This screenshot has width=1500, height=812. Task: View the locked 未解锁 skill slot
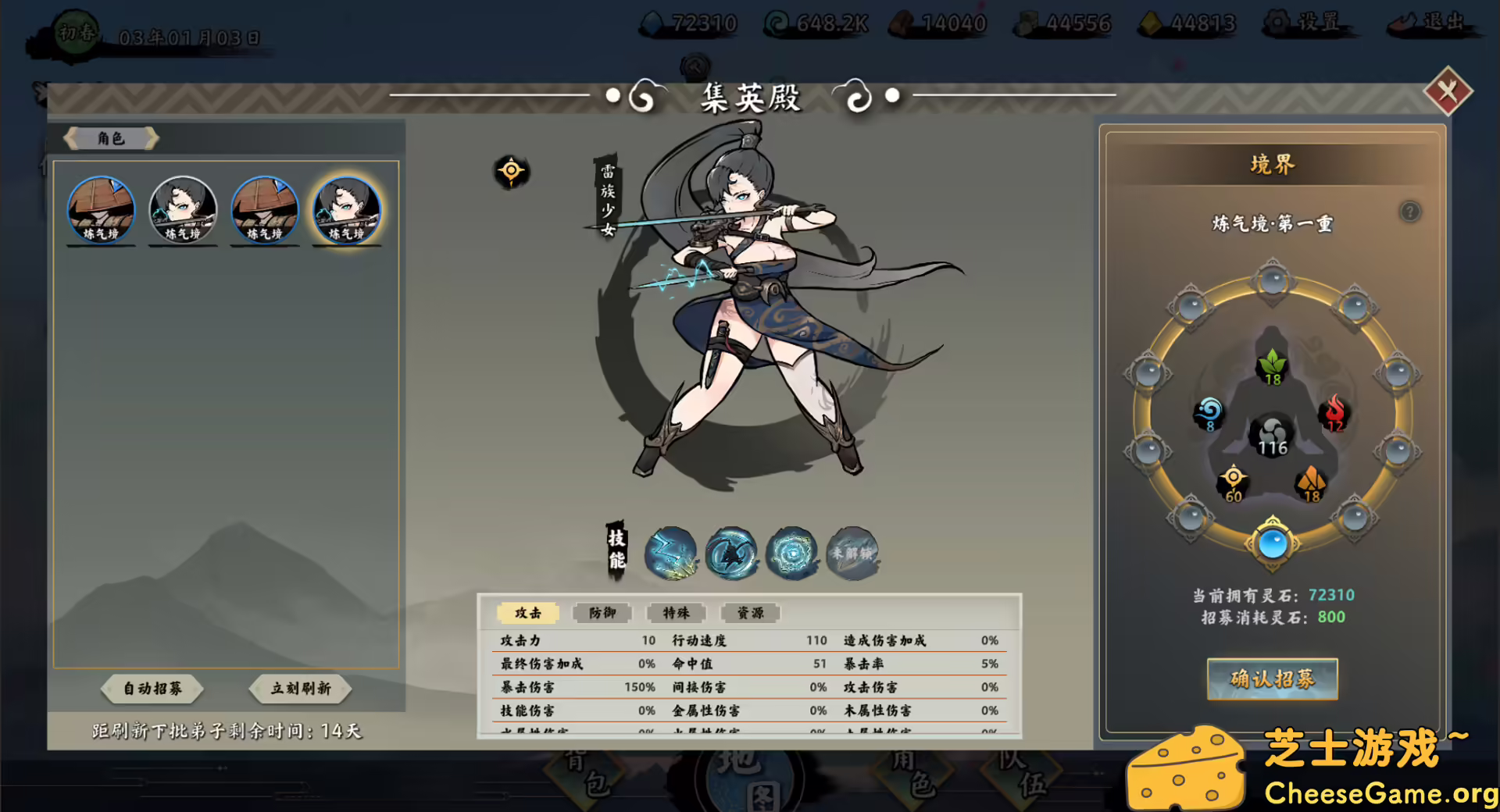(x=852, y=553)
